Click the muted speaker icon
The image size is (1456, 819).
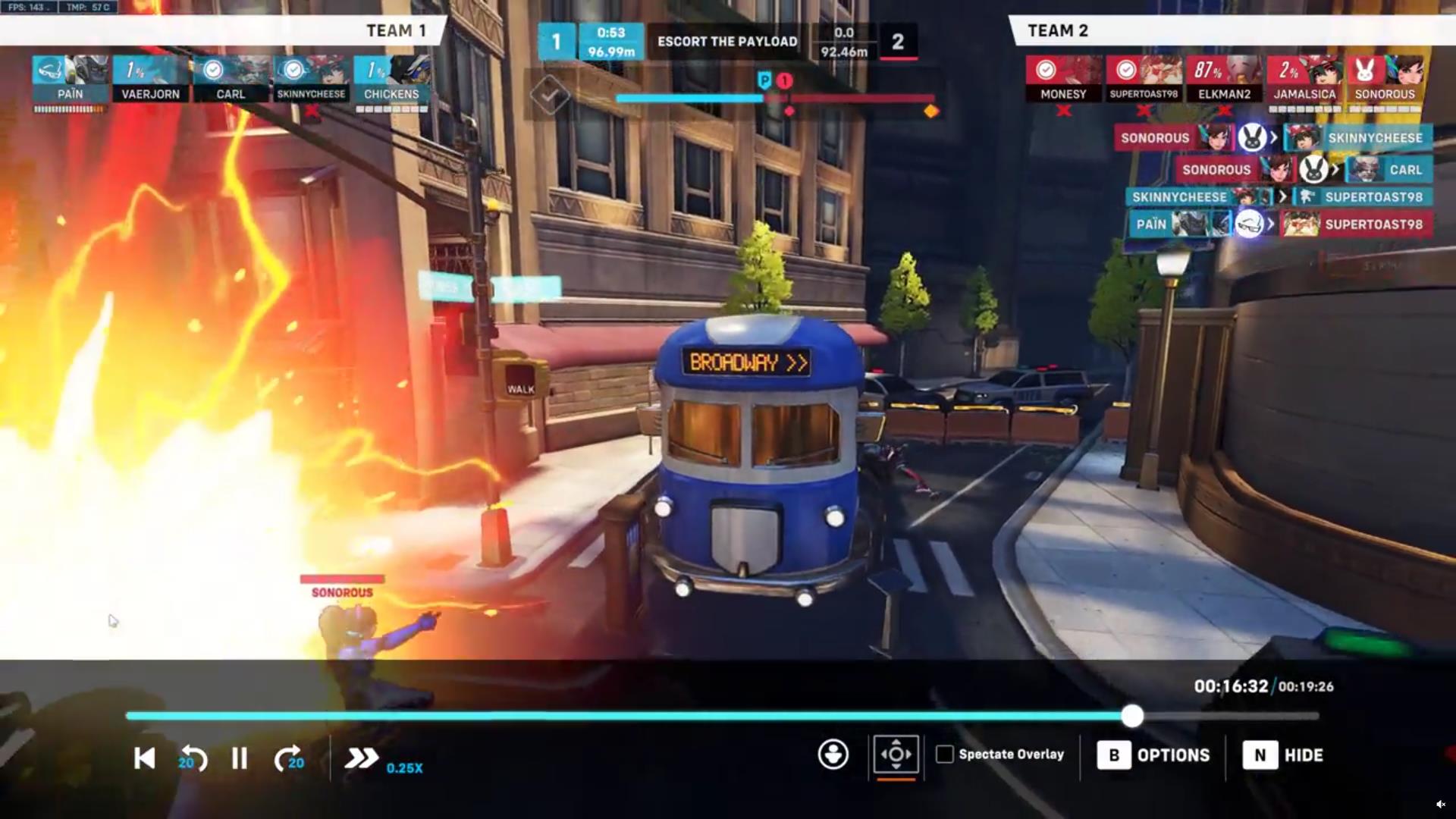coord(1440,805)
